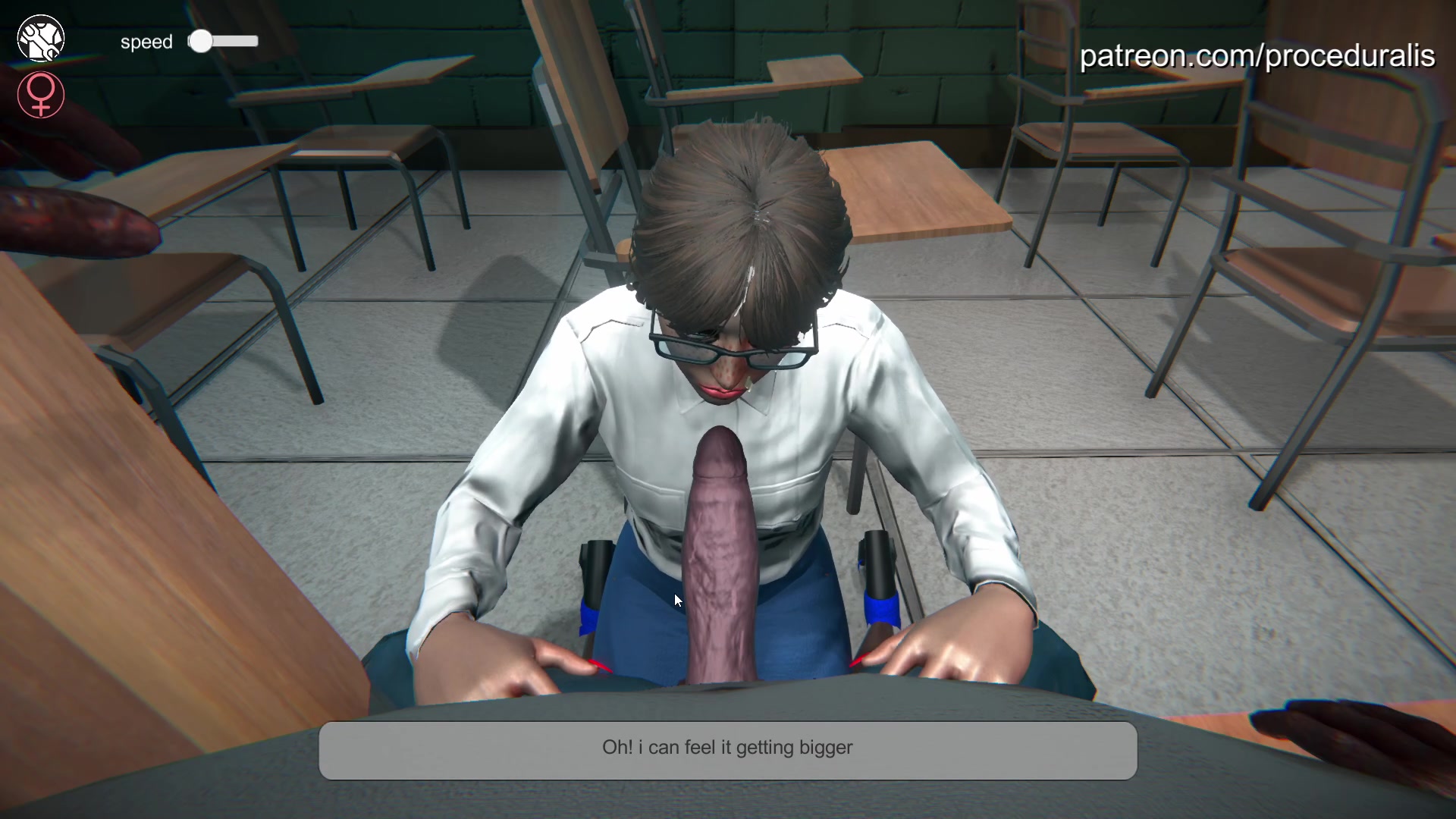
Task: Set speed slider to its far right end
Action: [x=255, y=42]
